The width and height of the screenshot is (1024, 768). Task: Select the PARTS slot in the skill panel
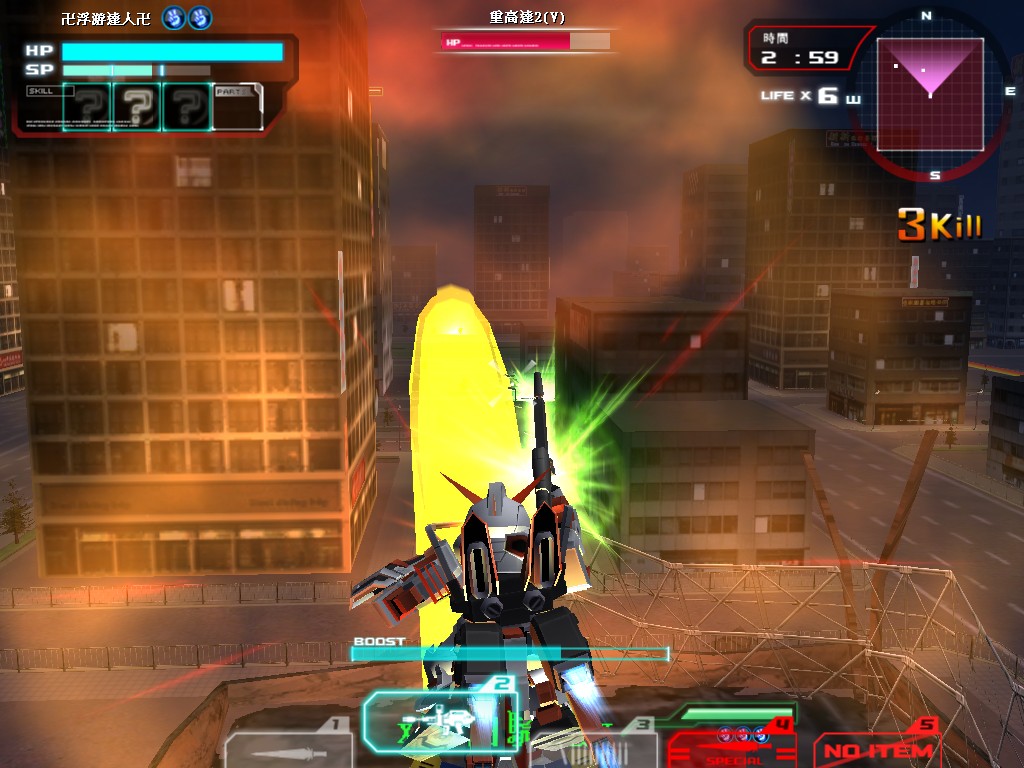point(237,107)
